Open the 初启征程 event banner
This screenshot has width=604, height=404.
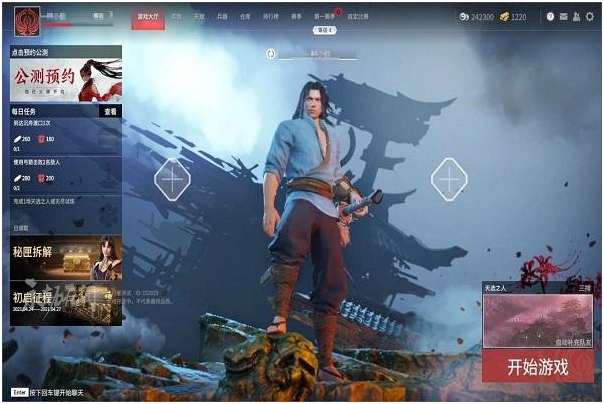tap(66, 302)
